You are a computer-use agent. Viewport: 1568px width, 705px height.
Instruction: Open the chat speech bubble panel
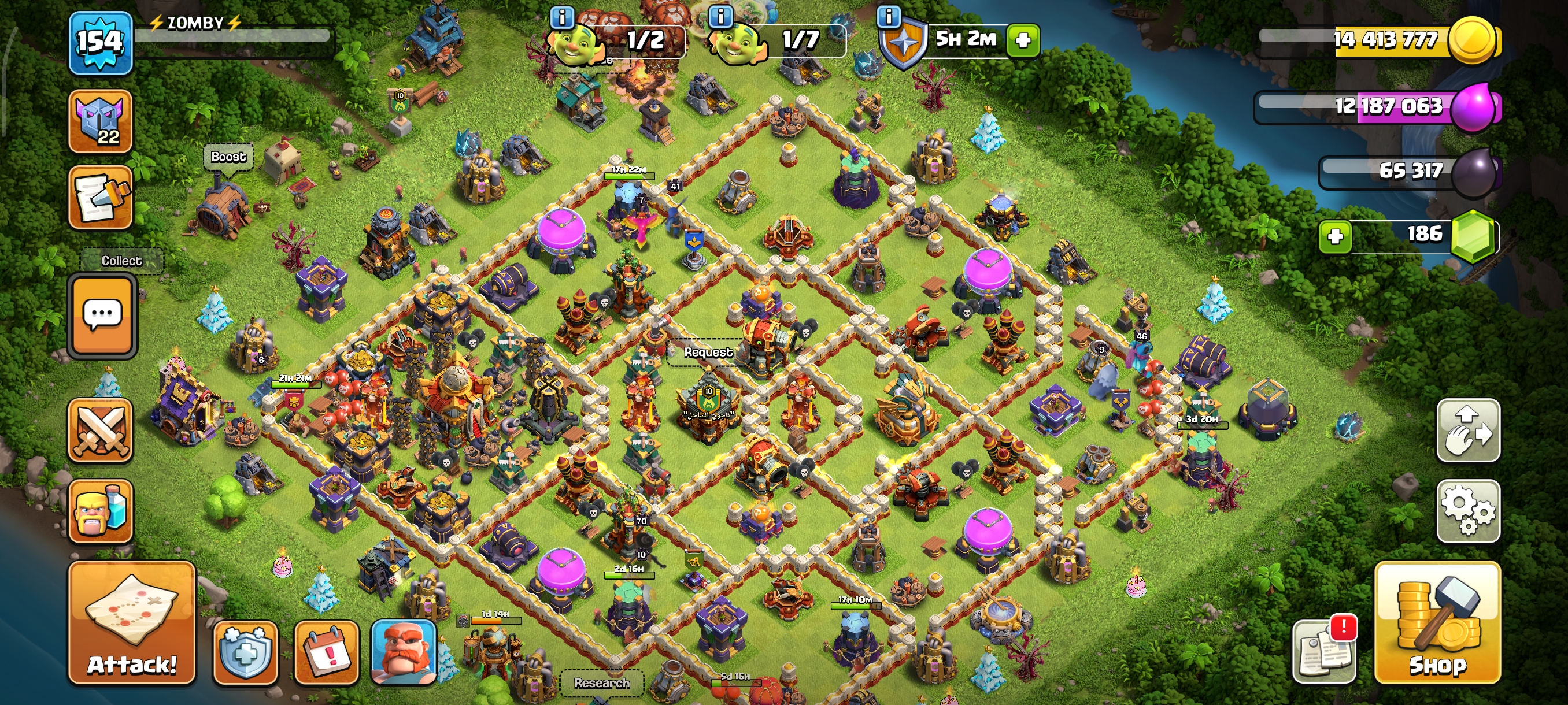click(x=102, y=314)
